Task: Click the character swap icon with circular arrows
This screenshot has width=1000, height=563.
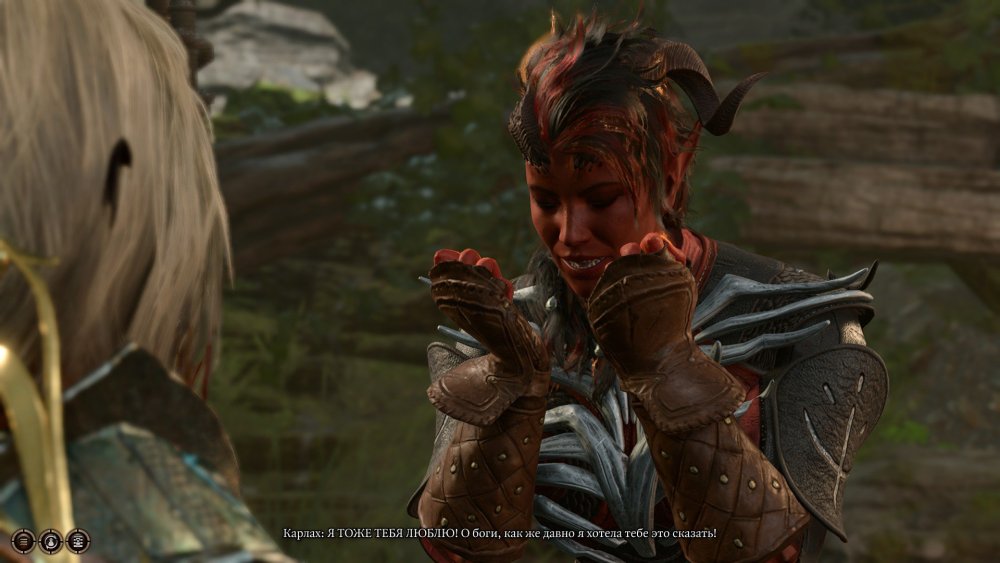Action: point(50,541)
